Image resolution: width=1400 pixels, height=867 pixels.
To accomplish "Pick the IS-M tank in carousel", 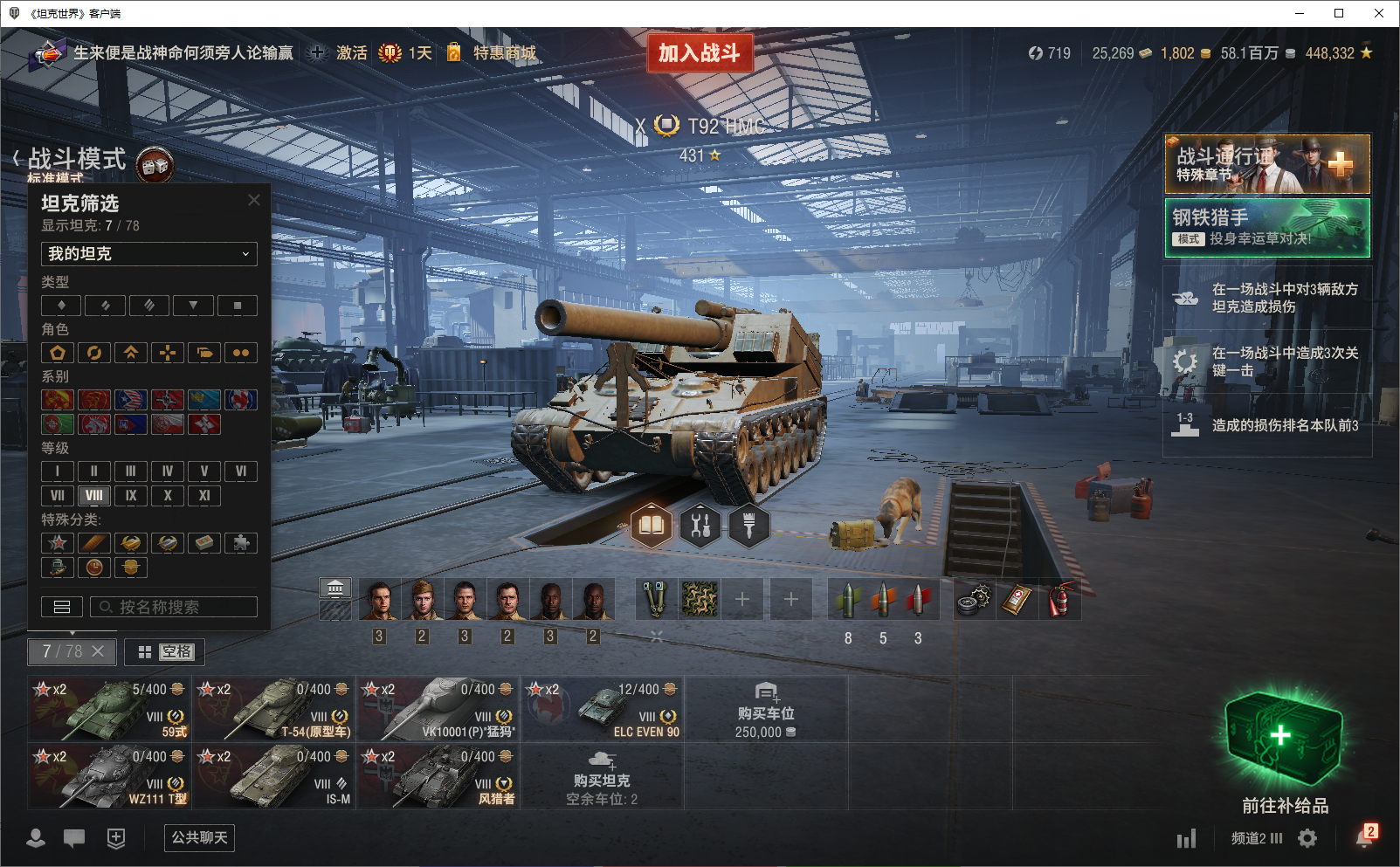I will click(x=273, y=776).
